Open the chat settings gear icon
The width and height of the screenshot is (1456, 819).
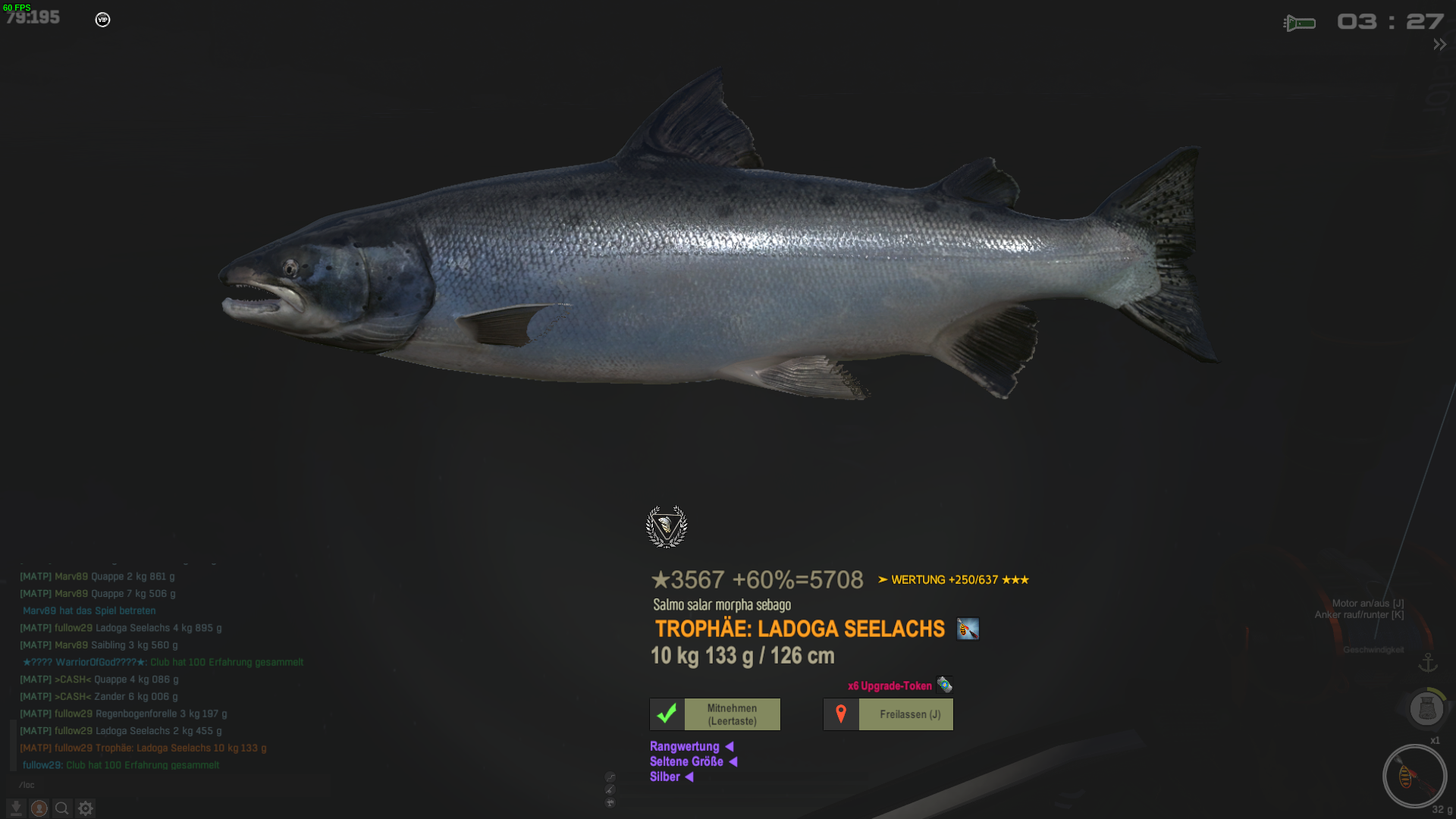click(86, 808)
